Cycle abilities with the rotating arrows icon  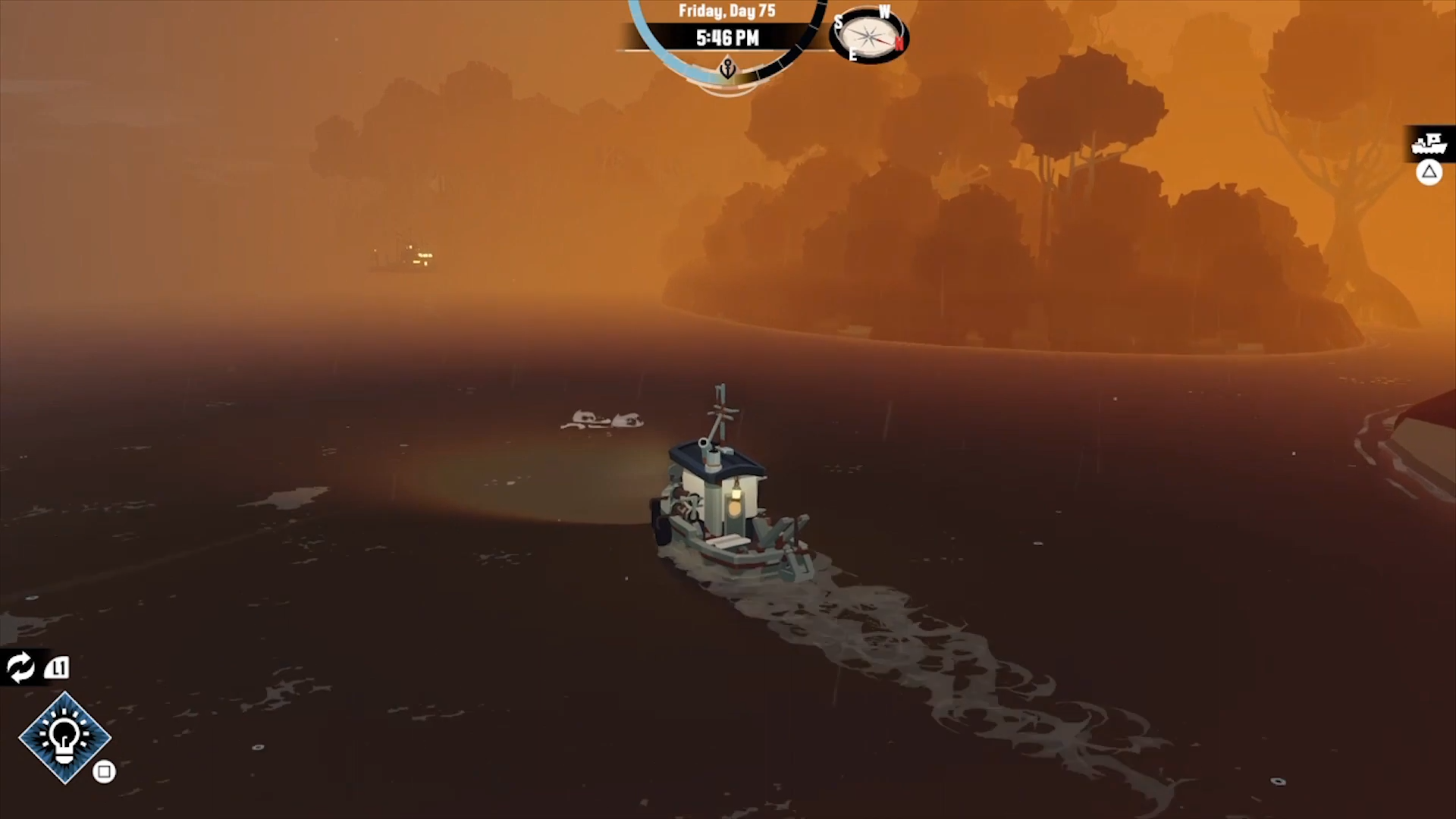point(20,667)
